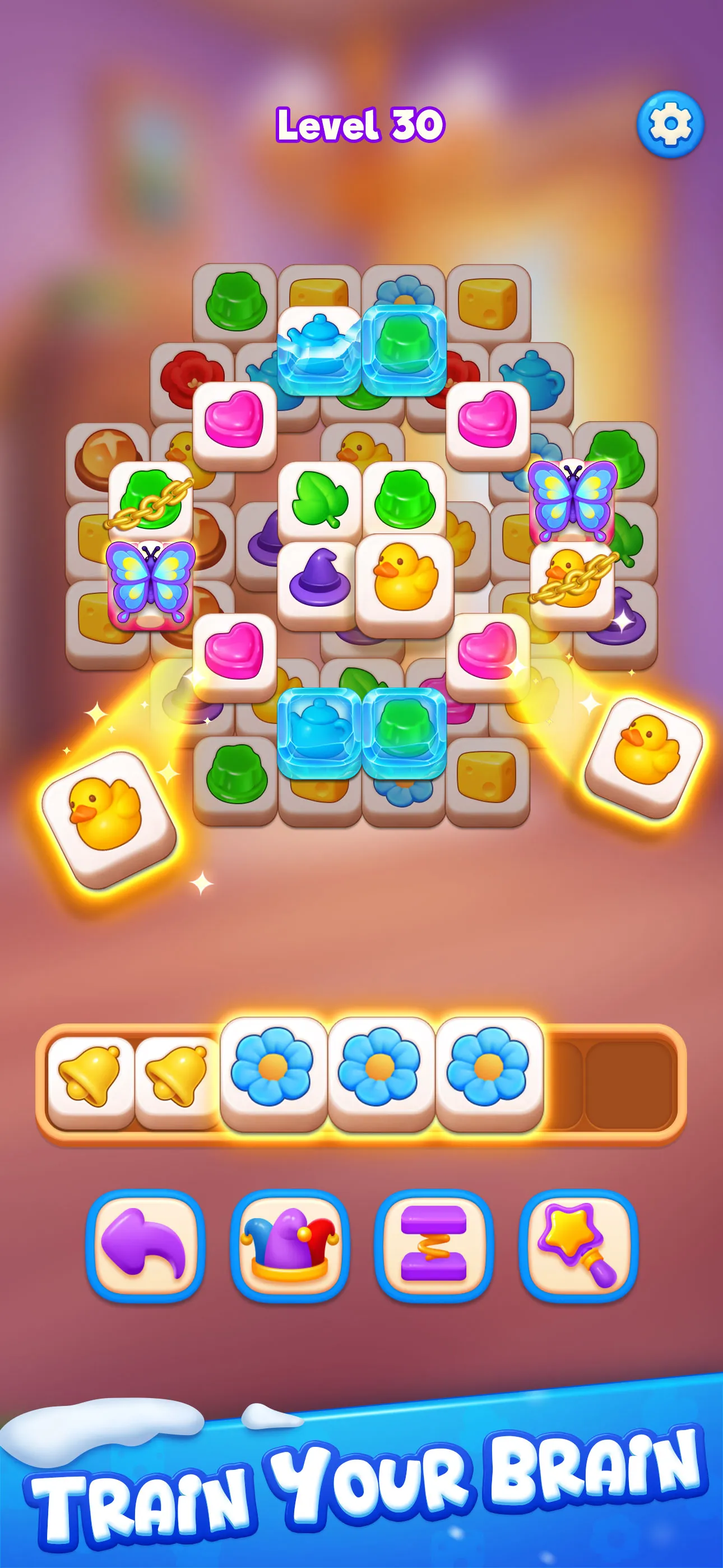Open the settings gear

669,125
